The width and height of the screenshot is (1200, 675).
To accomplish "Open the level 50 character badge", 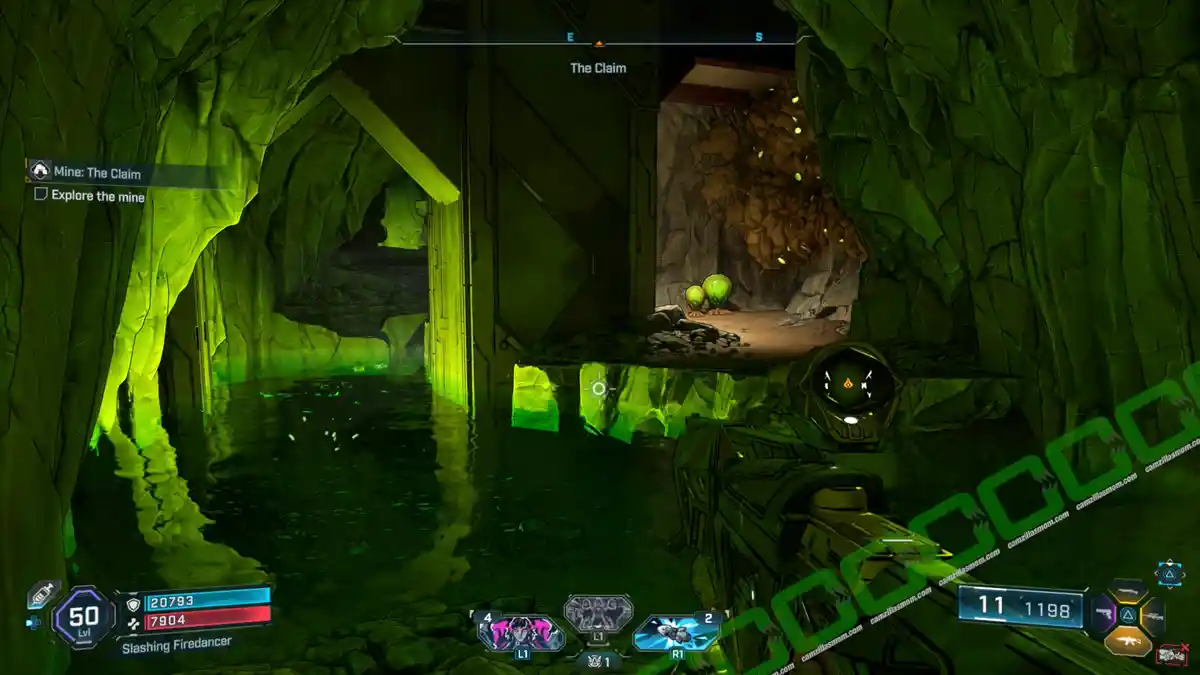I will [84, 618].
